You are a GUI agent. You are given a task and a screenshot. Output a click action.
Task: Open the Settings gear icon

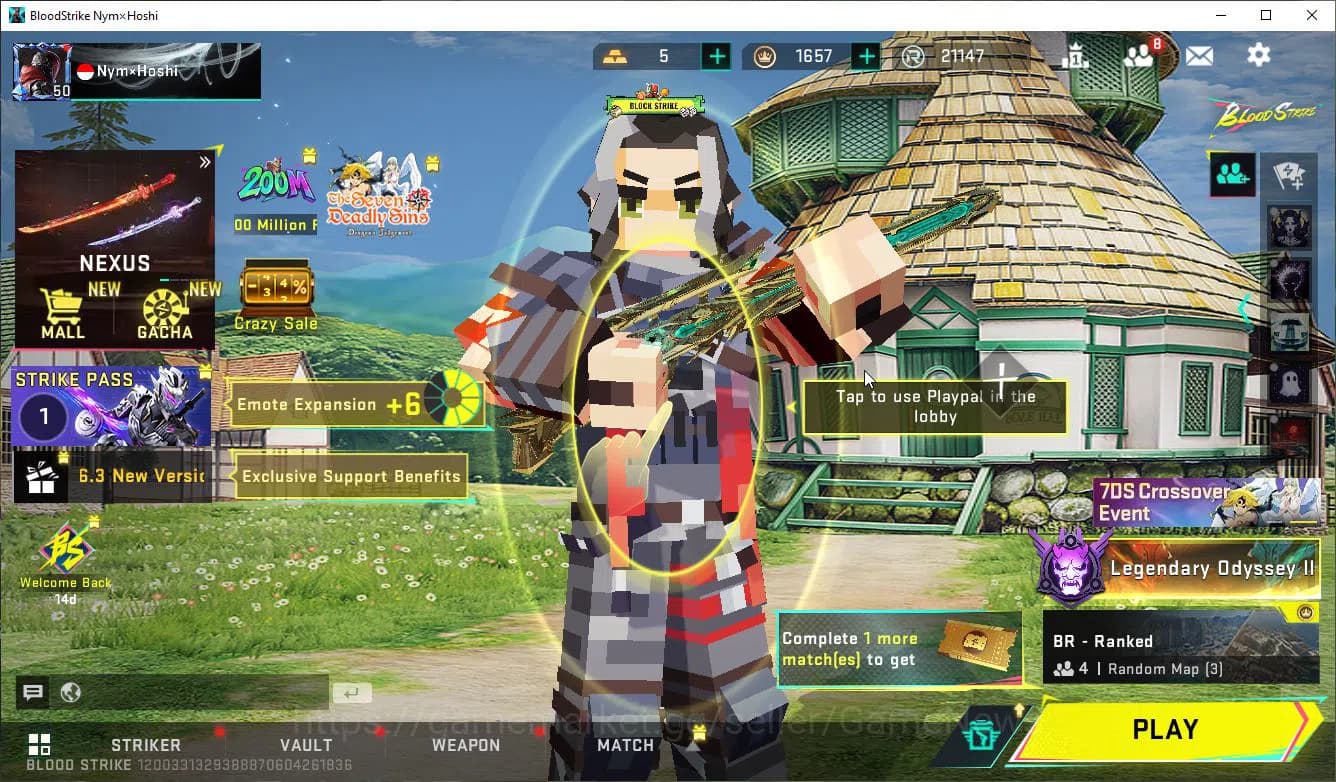tap(1258, 56)
